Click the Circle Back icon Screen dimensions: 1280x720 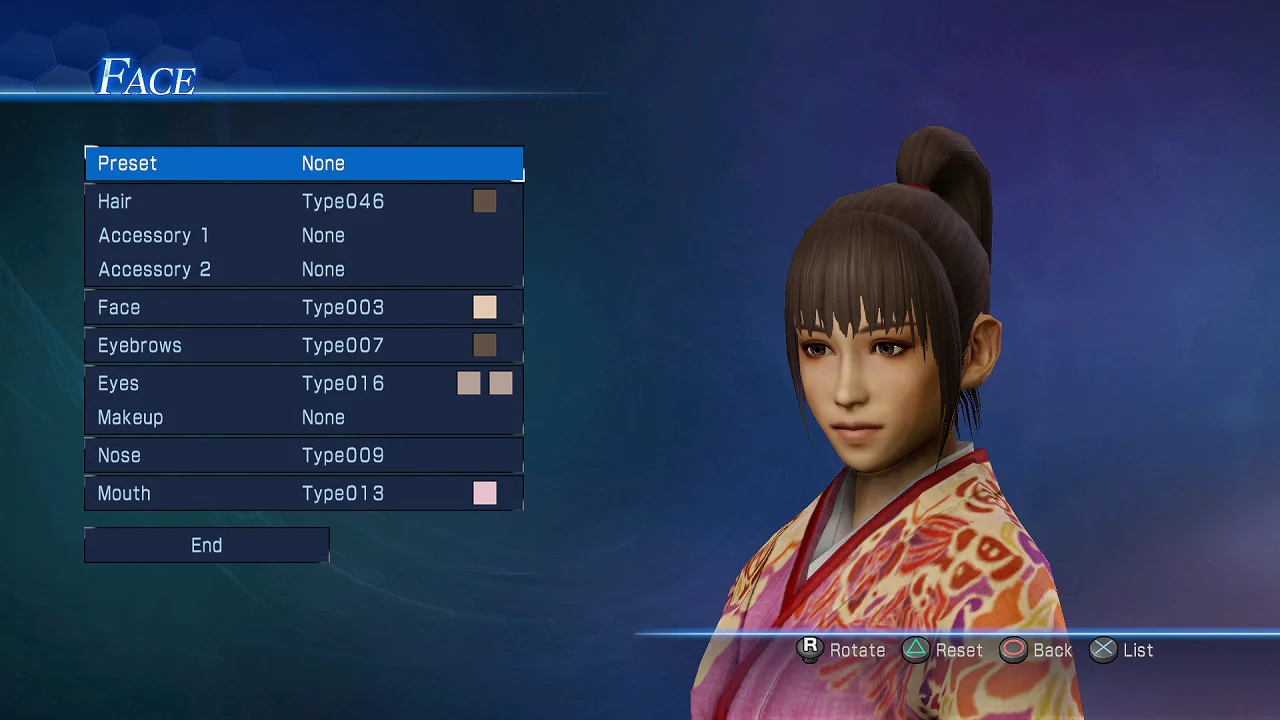1013,649
